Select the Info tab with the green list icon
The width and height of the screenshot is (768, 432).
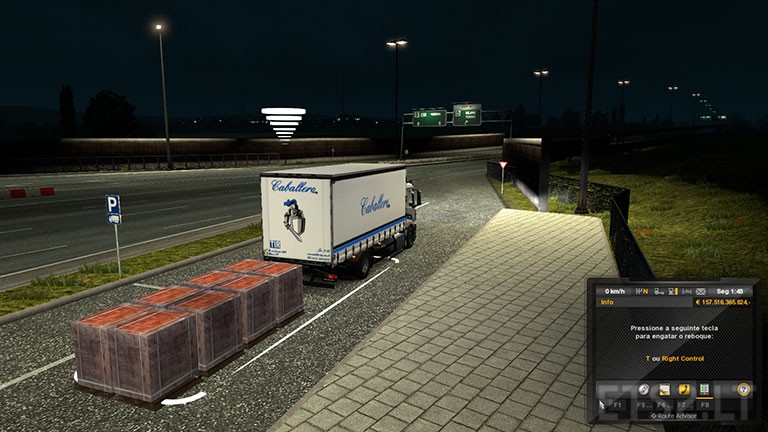click(704, 389)
